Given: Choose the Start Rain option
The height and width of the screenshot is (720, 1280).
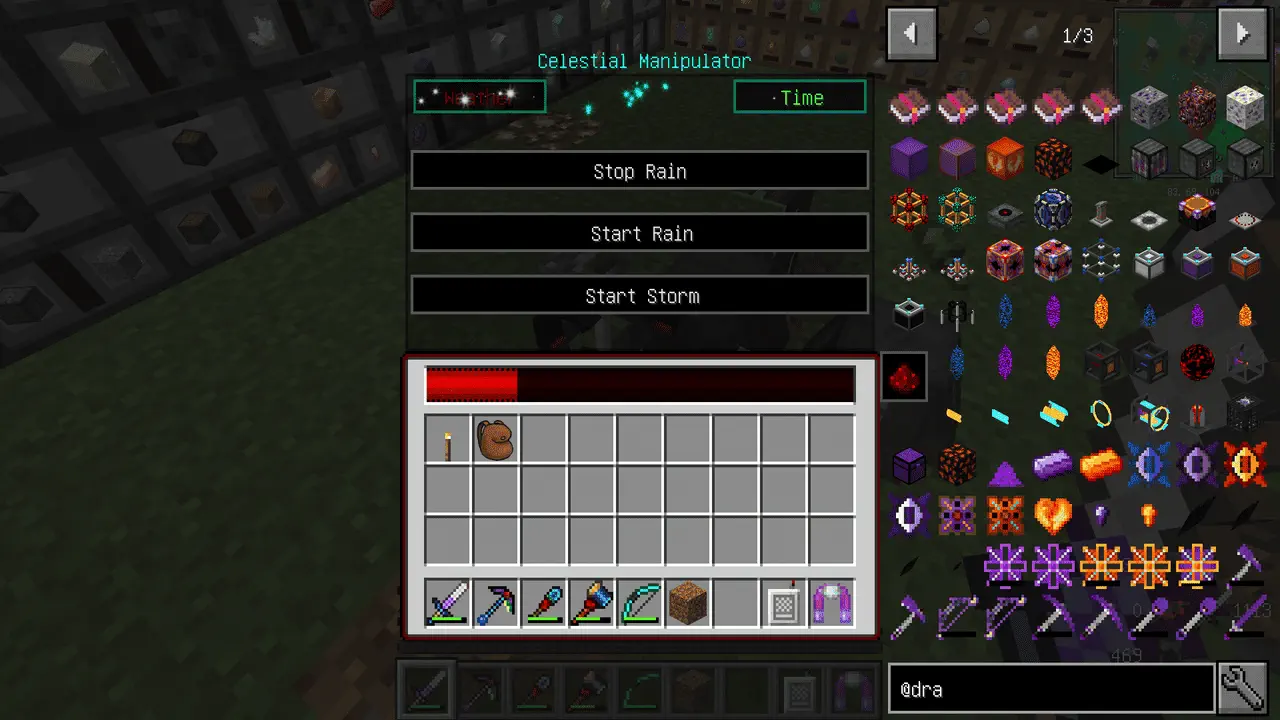Looking at the screenshot, I should 639,233.
